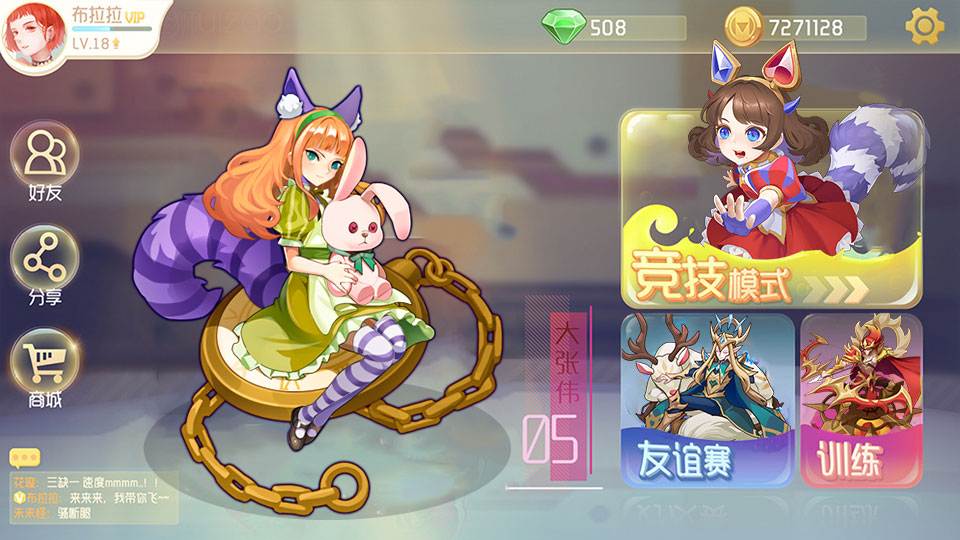This screenshot has width=960, height=540.
Task: Tap the yellow chat bubble icon
Action: point(24,457)
